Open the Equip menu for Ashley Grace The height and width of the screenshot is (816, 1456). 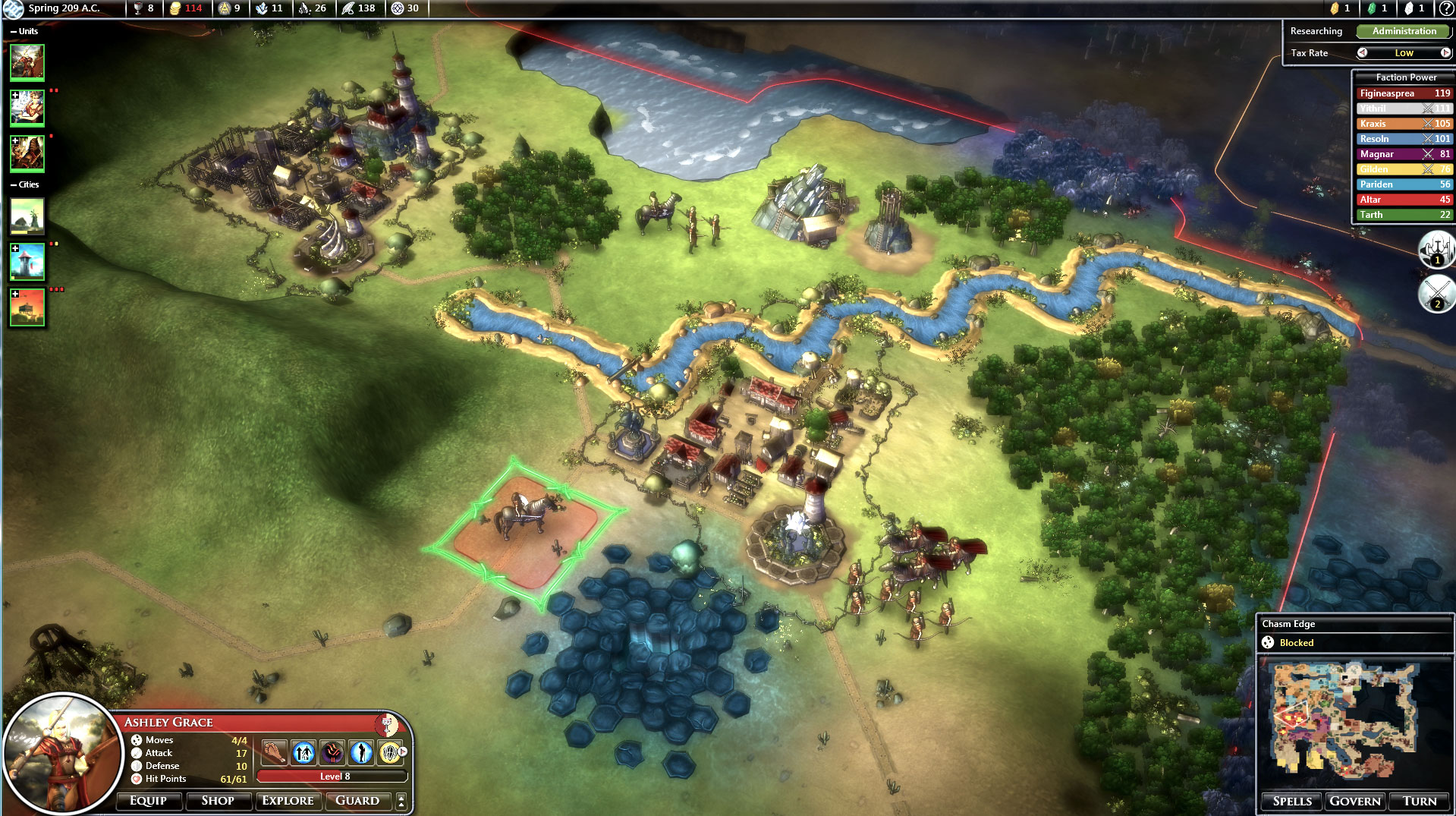click(x=148, y=801)
